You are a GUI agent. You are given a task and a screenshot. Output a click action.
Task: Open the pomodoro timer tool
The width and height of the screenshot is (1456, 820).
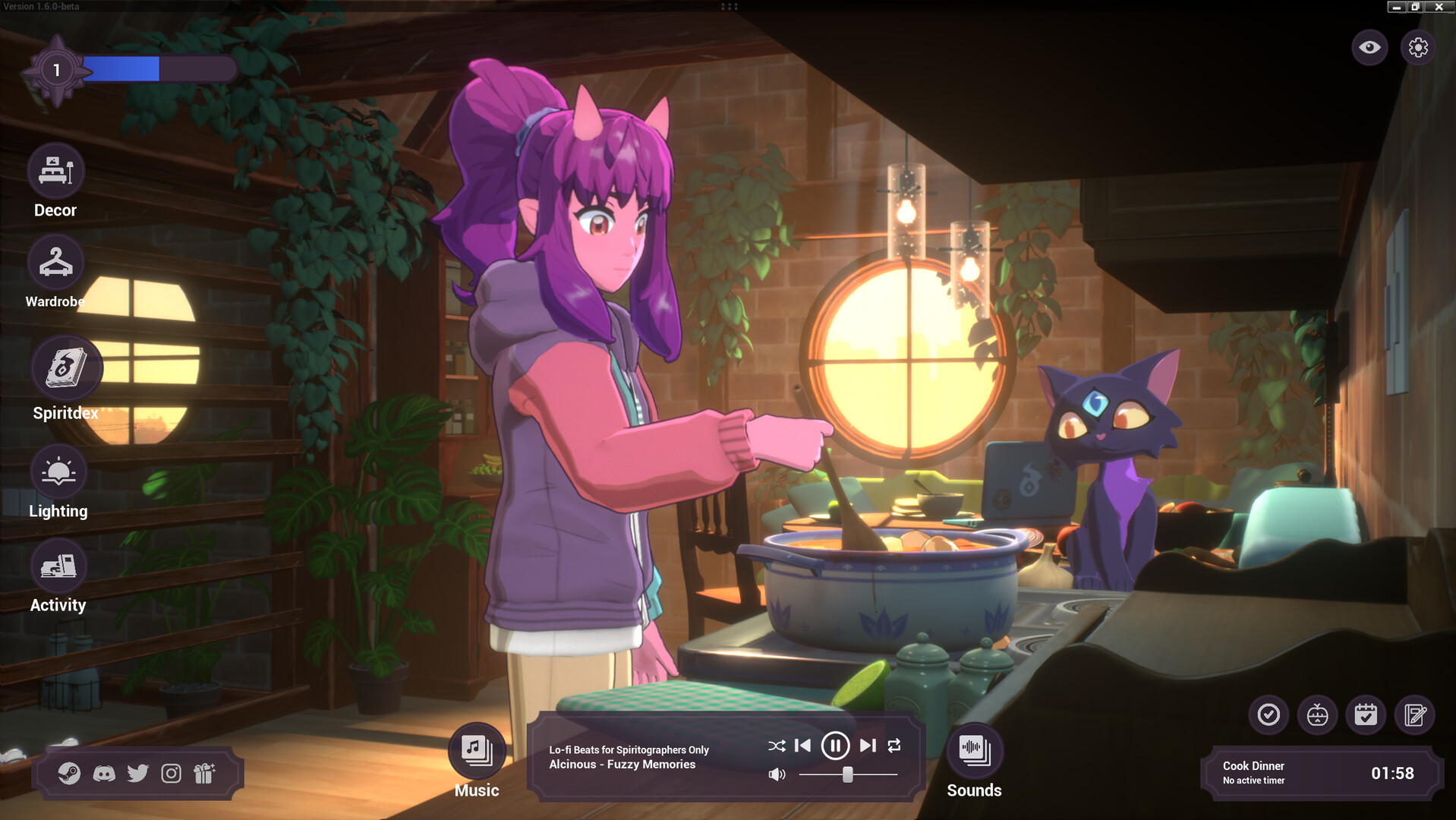[1316, 714]
